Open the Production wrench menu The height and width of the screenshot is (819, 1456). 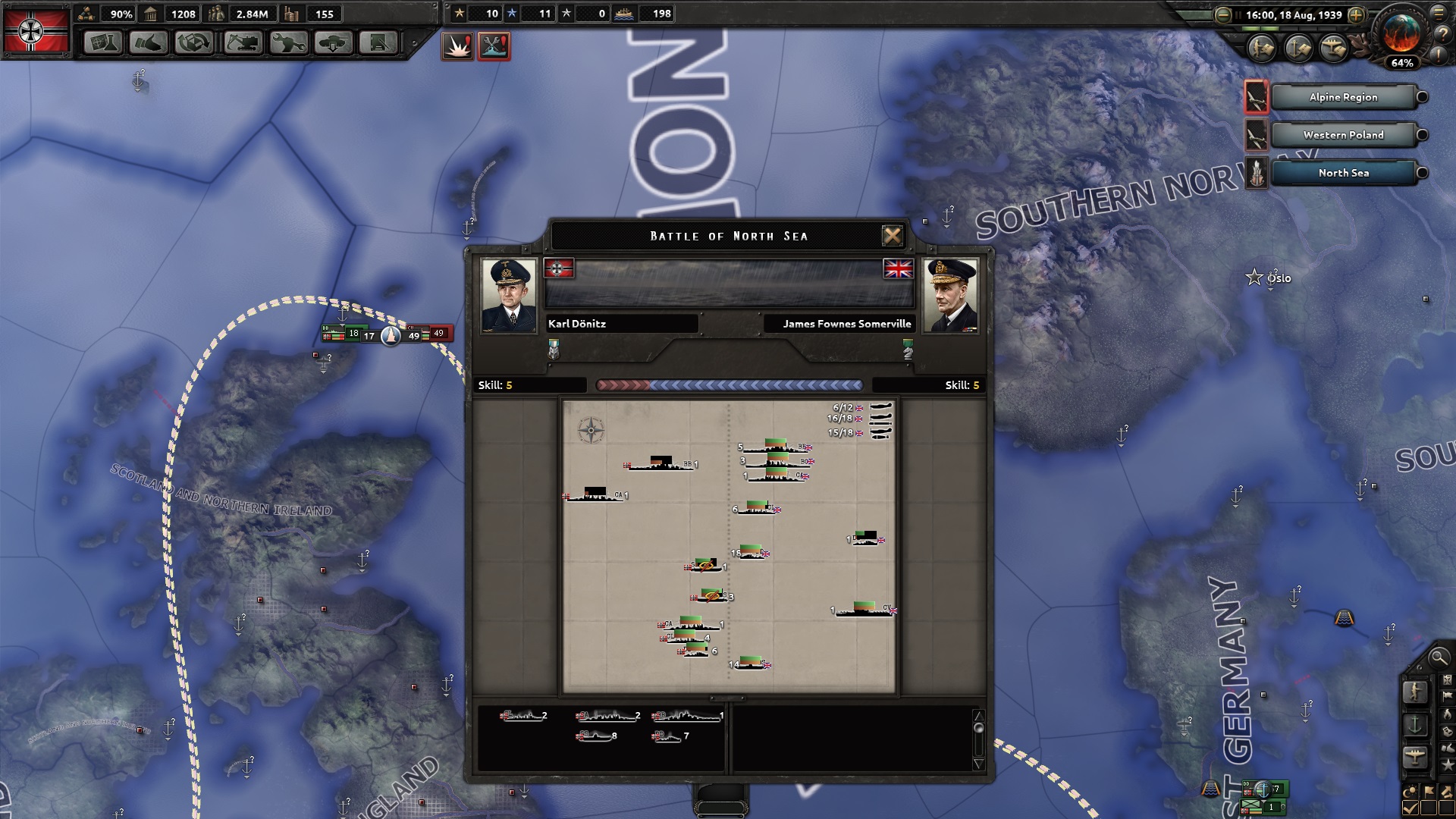tap(287, 43)
